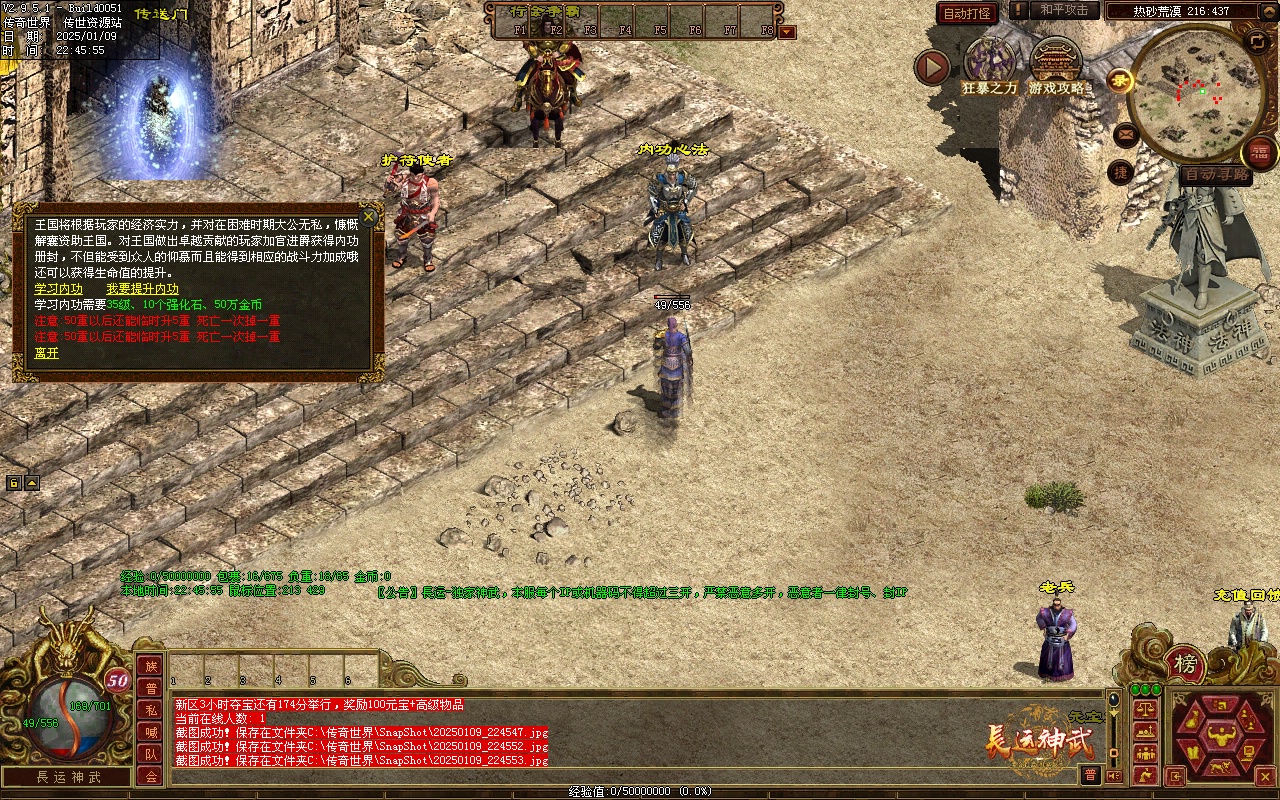The image size is (1280, 800).
Task: Switch to the 私 private chat channel
Action: [x=151, y=710]
